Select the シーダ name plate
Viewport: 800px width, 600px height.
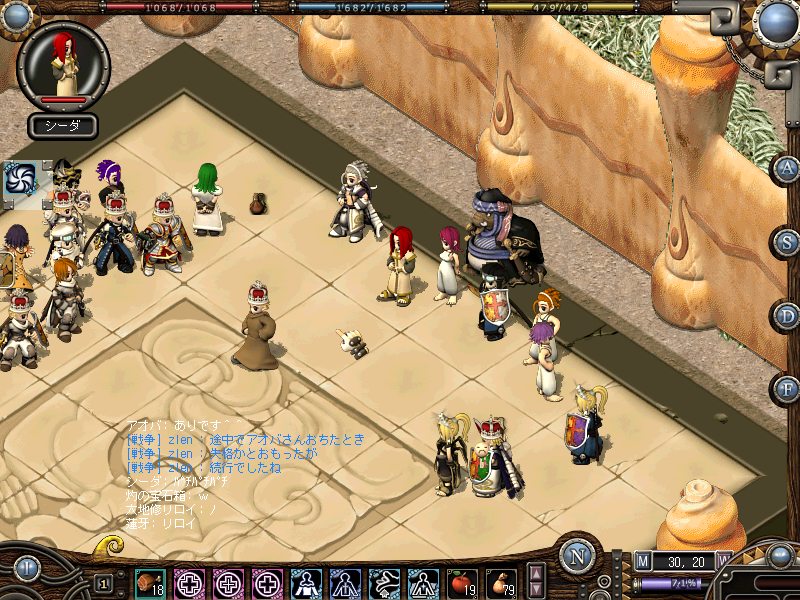pyautogui.click(x=63, y=126)
